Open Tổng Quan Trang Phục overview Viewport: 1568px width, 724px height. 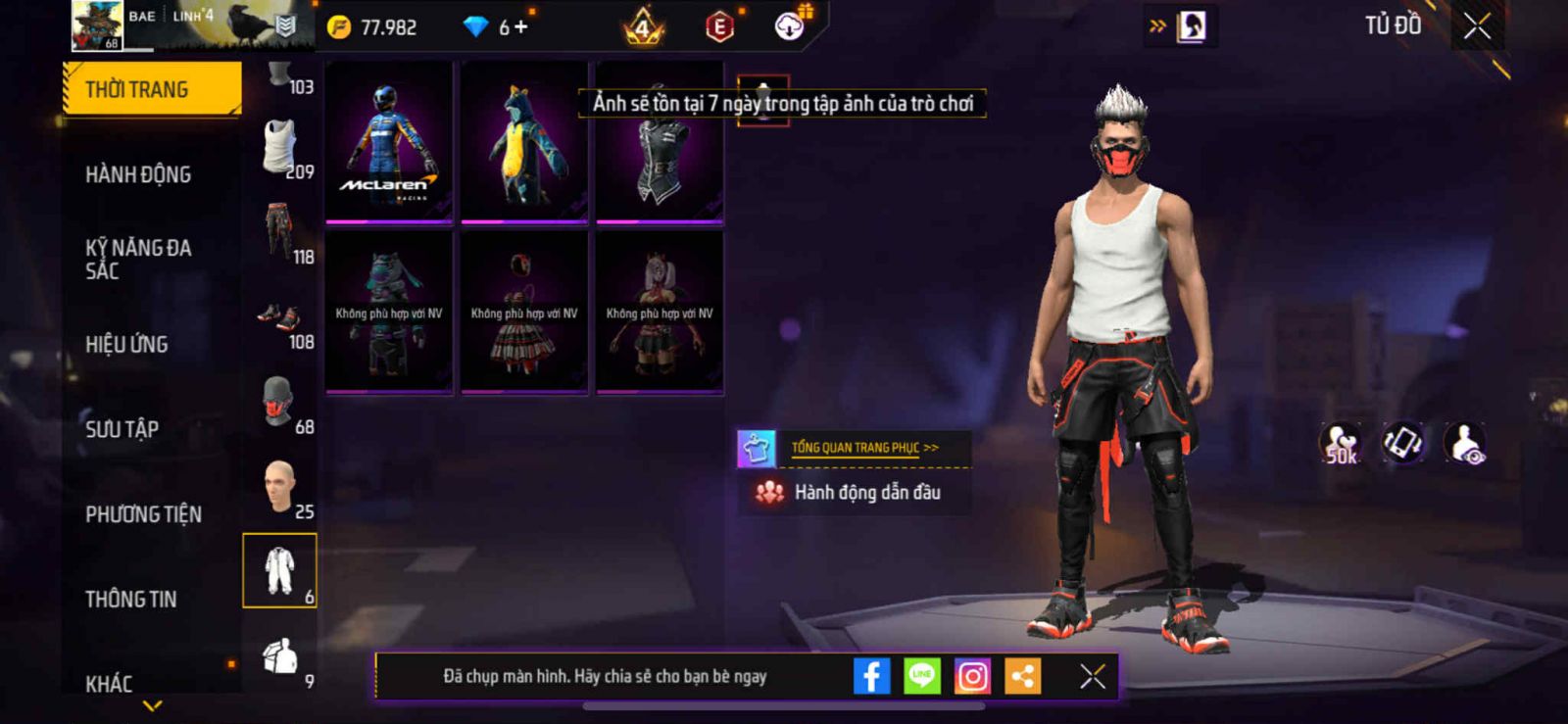(863, 448)
